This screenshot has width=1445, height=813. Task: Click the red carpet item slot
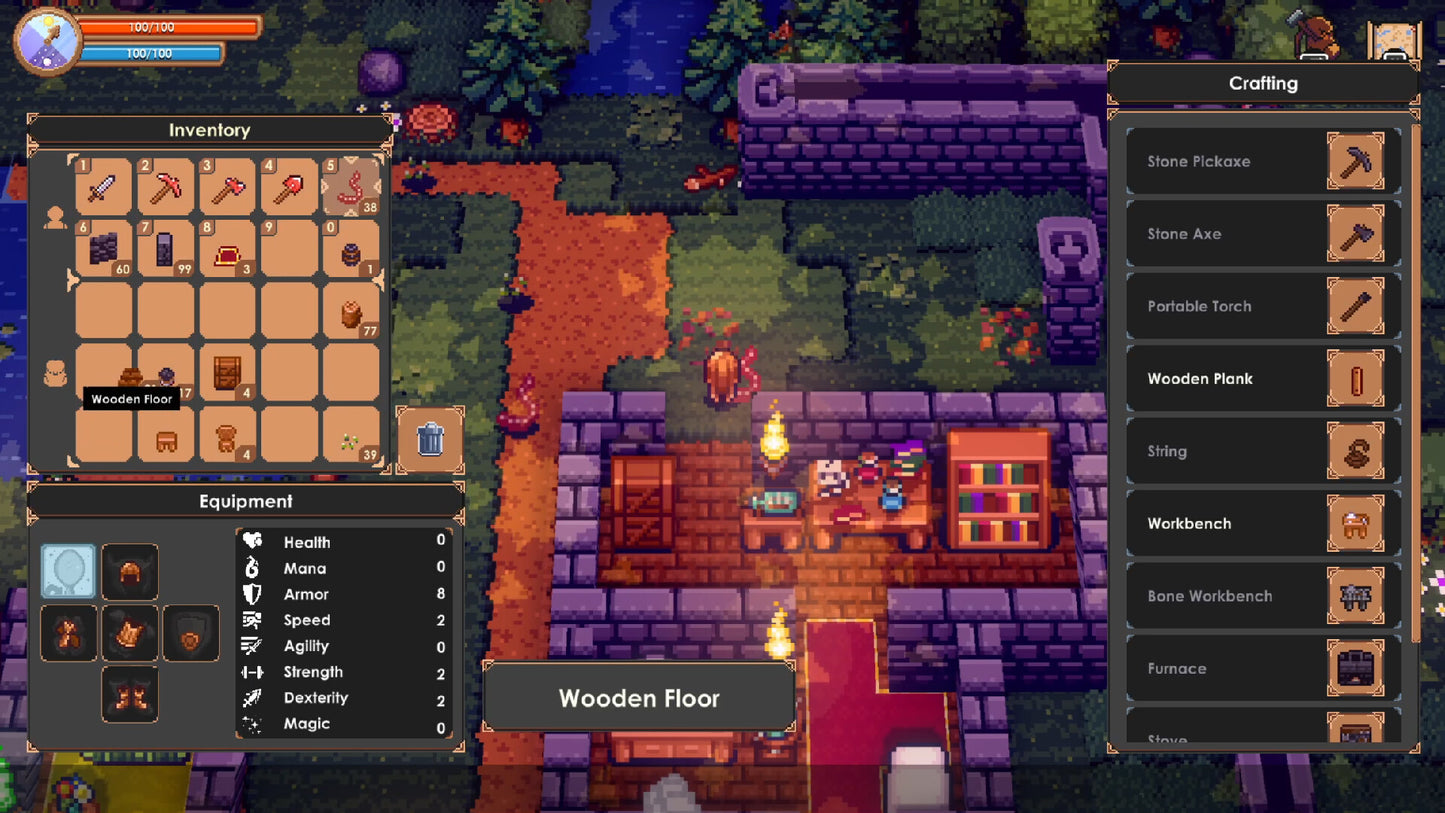point(227,249)
